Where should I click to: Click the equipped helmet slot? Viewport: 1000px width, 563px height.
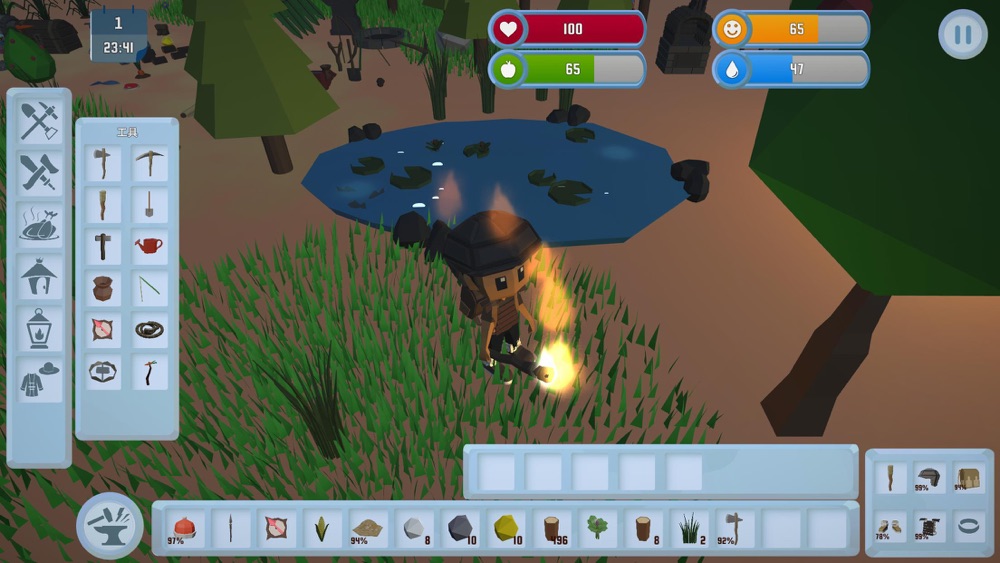pyautogui.click(x=929, y=478)
